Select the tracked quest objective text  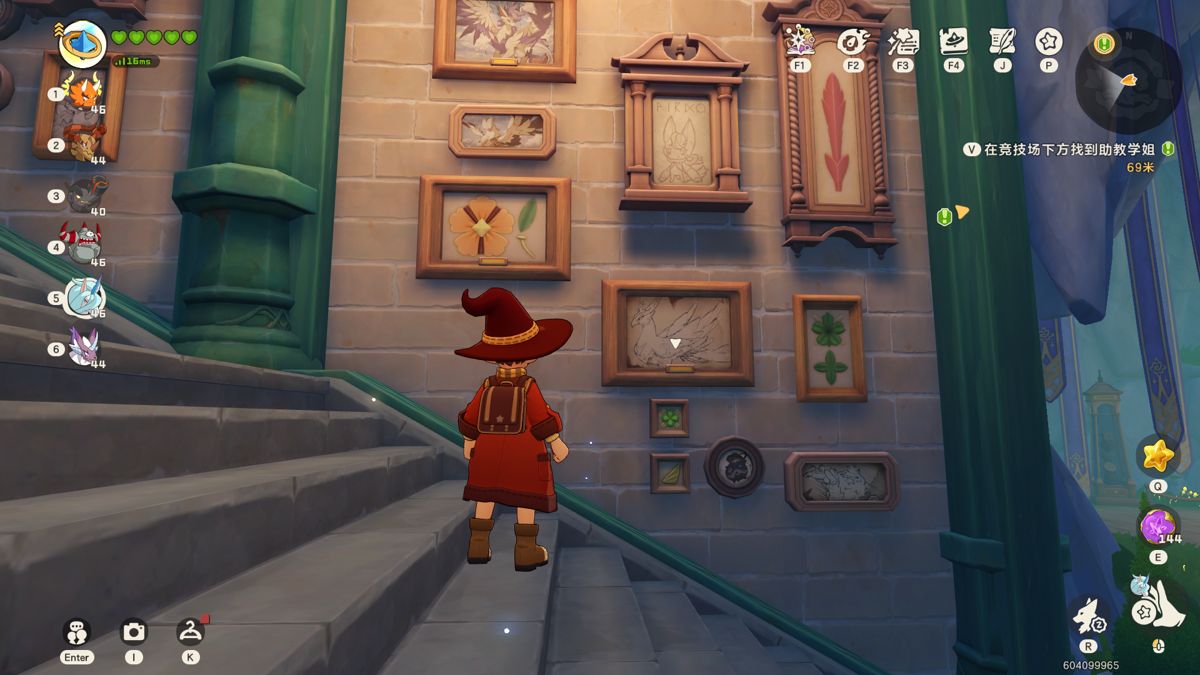(1068, 149)
